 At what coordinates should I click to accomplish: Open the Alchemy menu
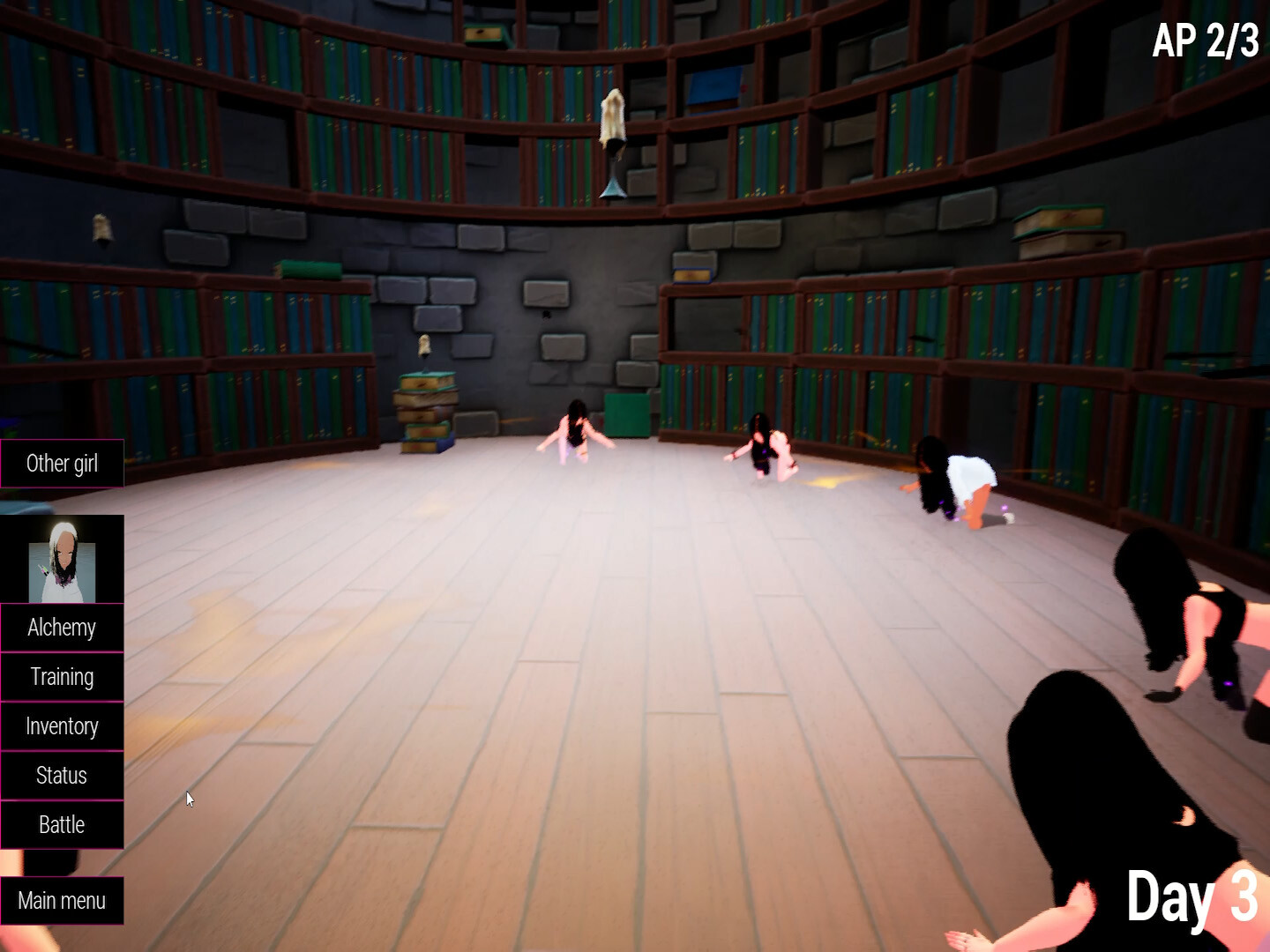[62, 628]
